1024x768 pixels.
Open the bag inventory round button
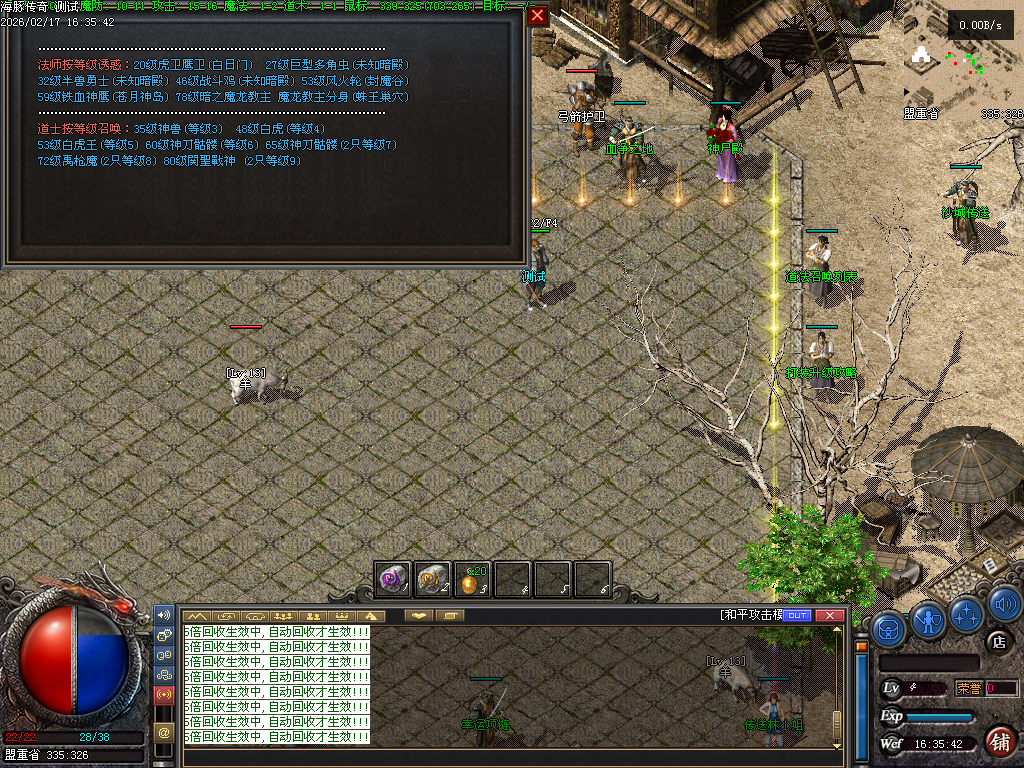889,629
